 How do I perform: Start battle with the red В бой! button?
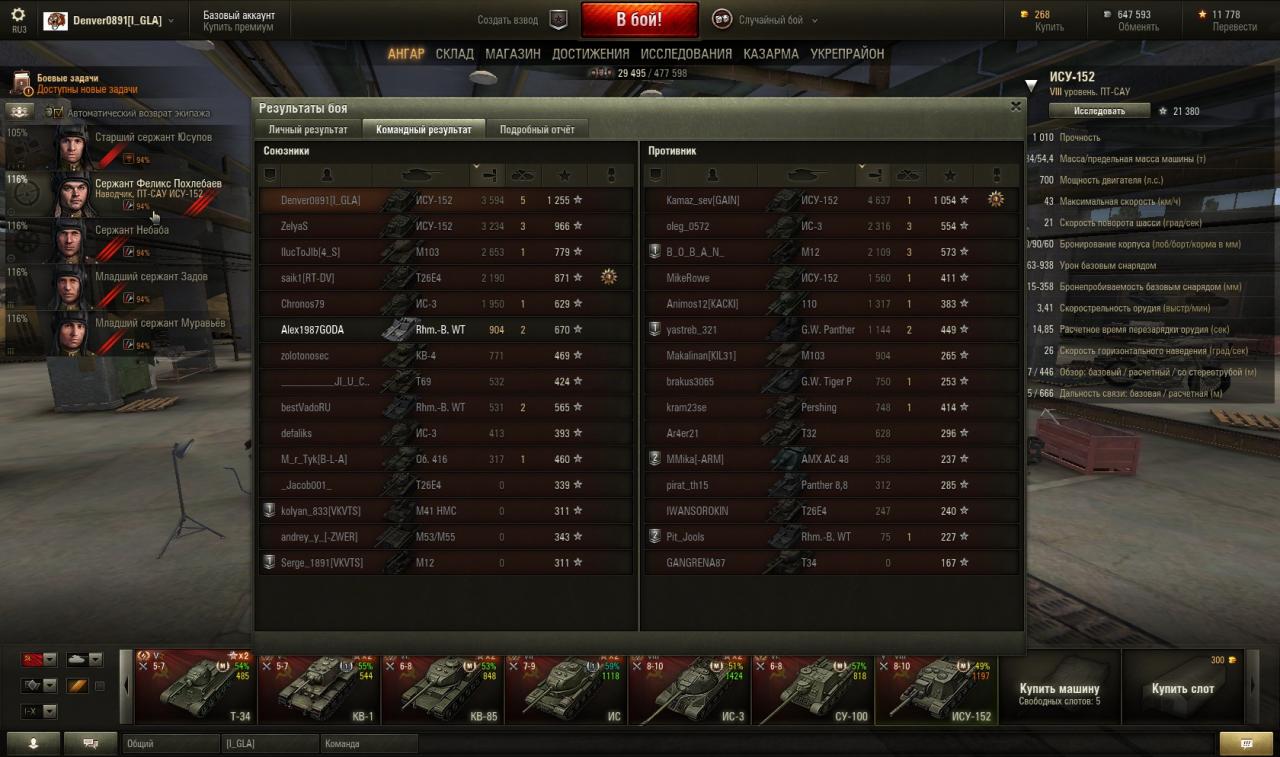click(638, 19)
